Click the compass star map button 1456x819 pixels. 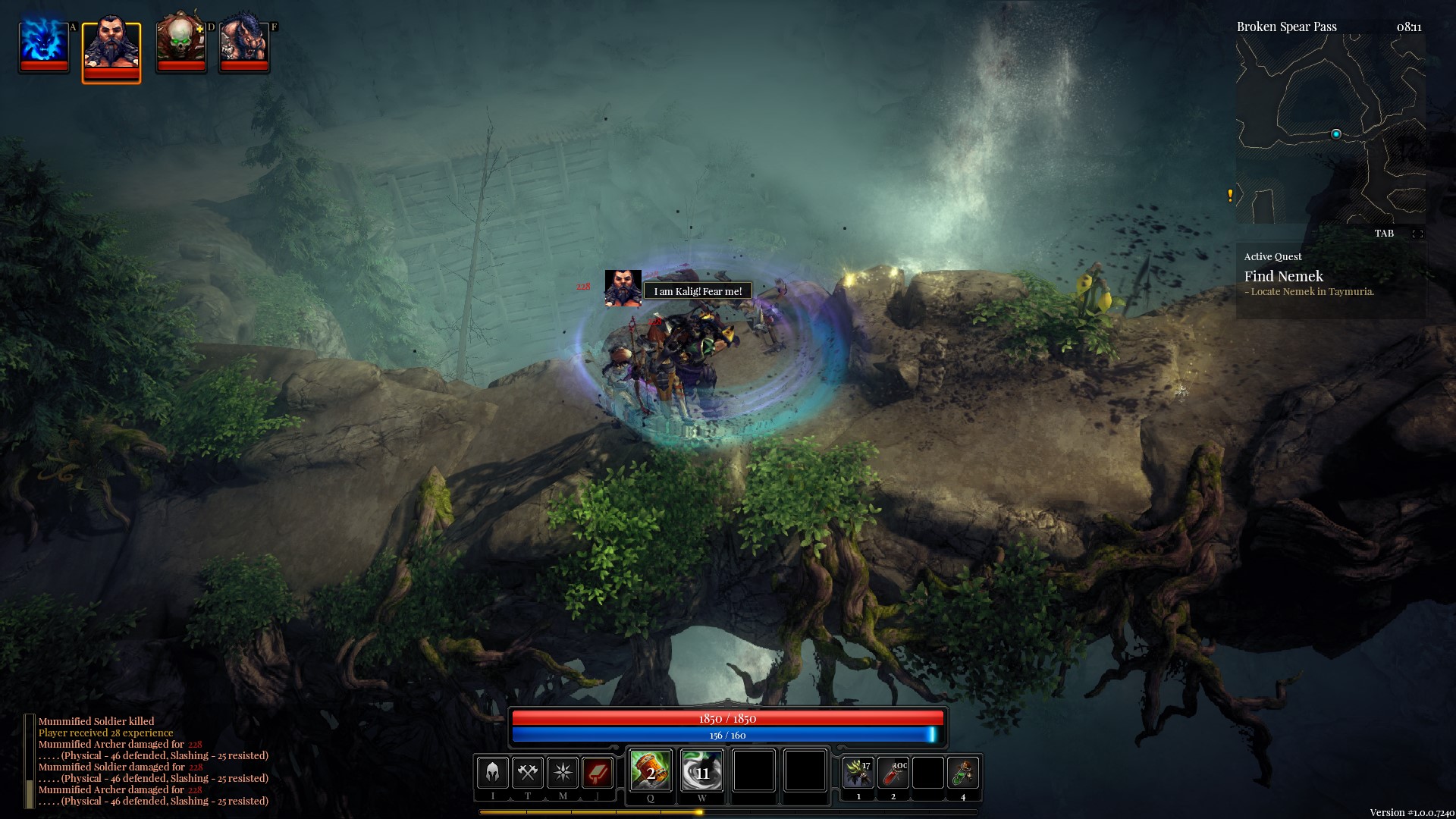click(563, 773)
